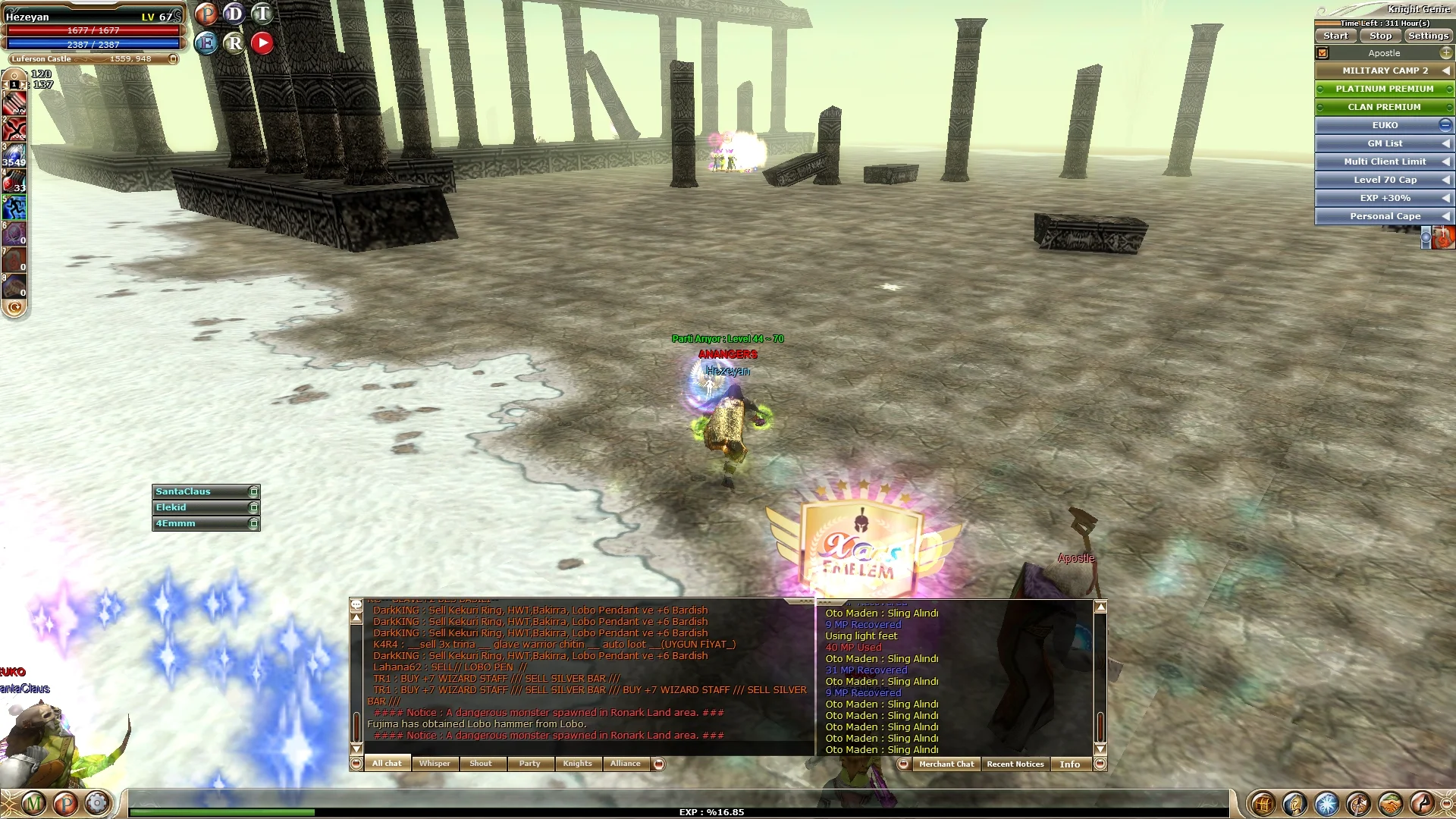Open the GM List panel
The image size is (1456, 819).
(1384, 143)
